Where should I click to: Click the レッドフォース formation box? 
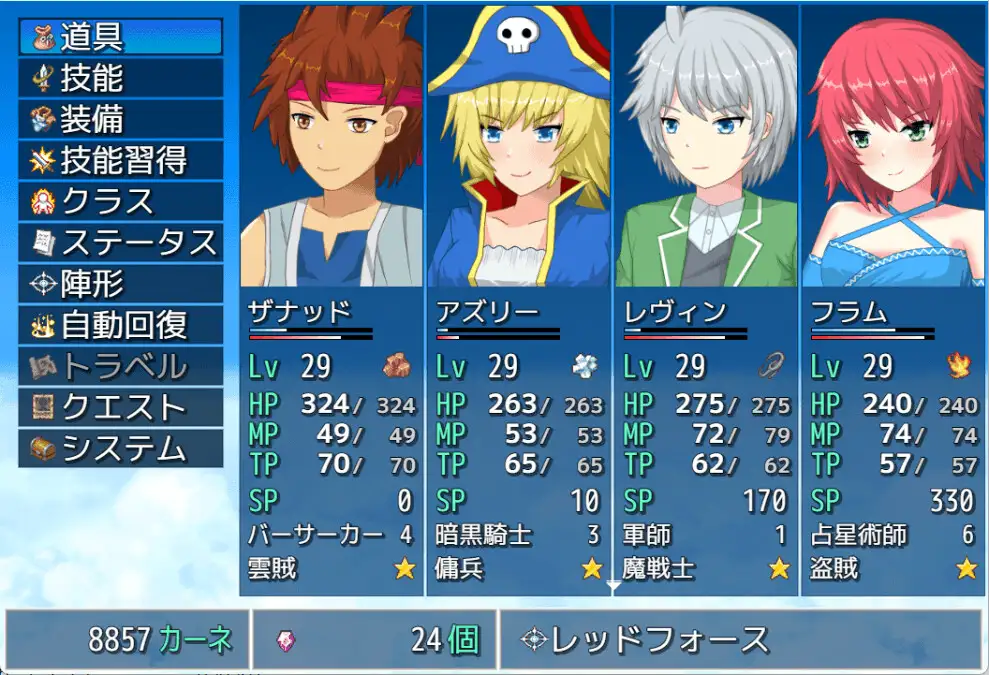(x=740, y=639)
